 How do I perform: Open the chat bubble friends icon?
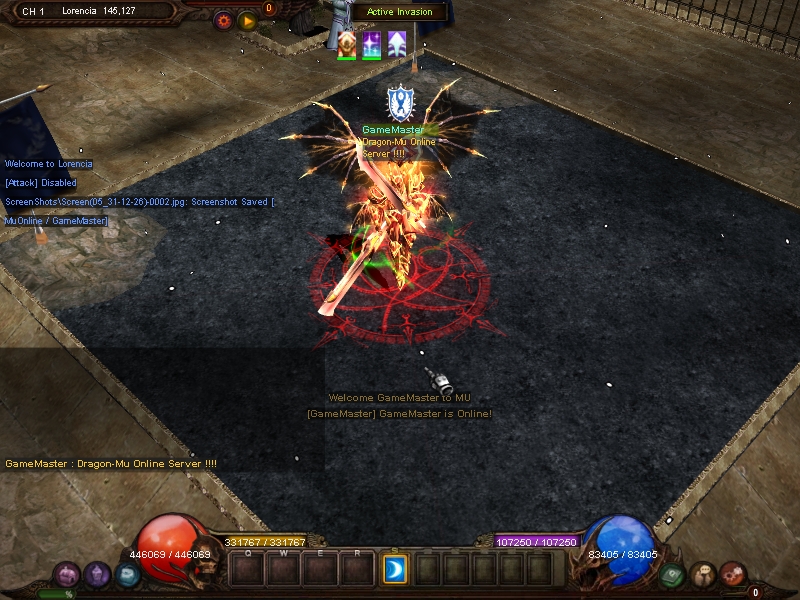tap(702, 574)
